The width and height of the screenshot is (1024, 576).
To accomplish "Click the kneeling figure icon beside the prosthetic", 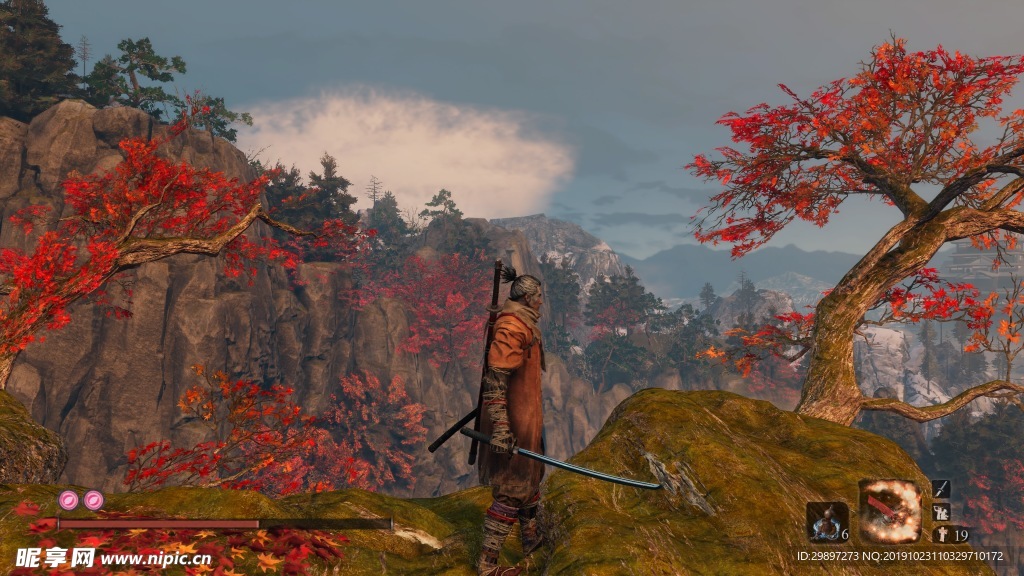I will pos(940,512).
